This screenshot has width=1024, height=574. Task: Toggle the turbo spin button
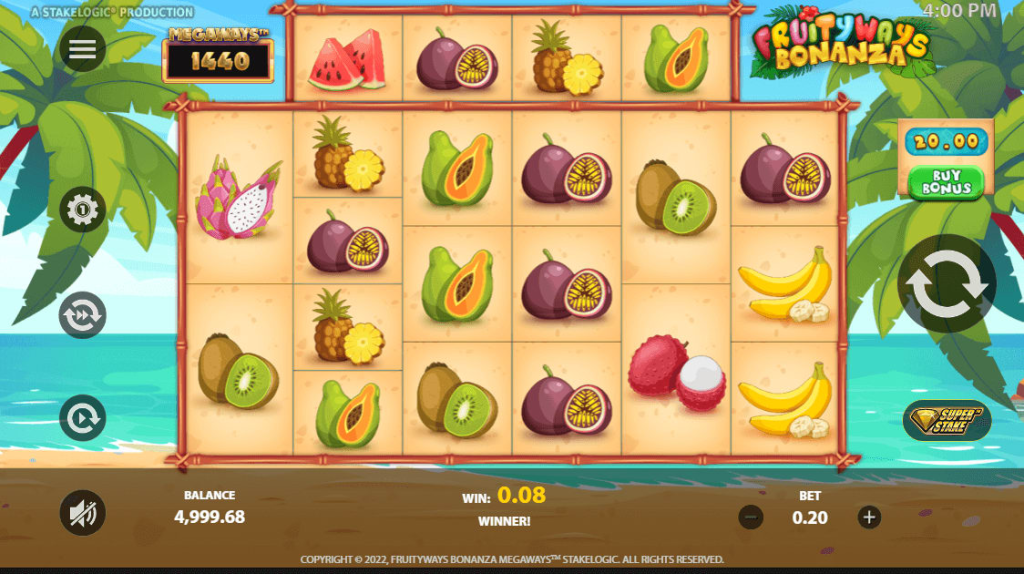[x=82, y=418]
